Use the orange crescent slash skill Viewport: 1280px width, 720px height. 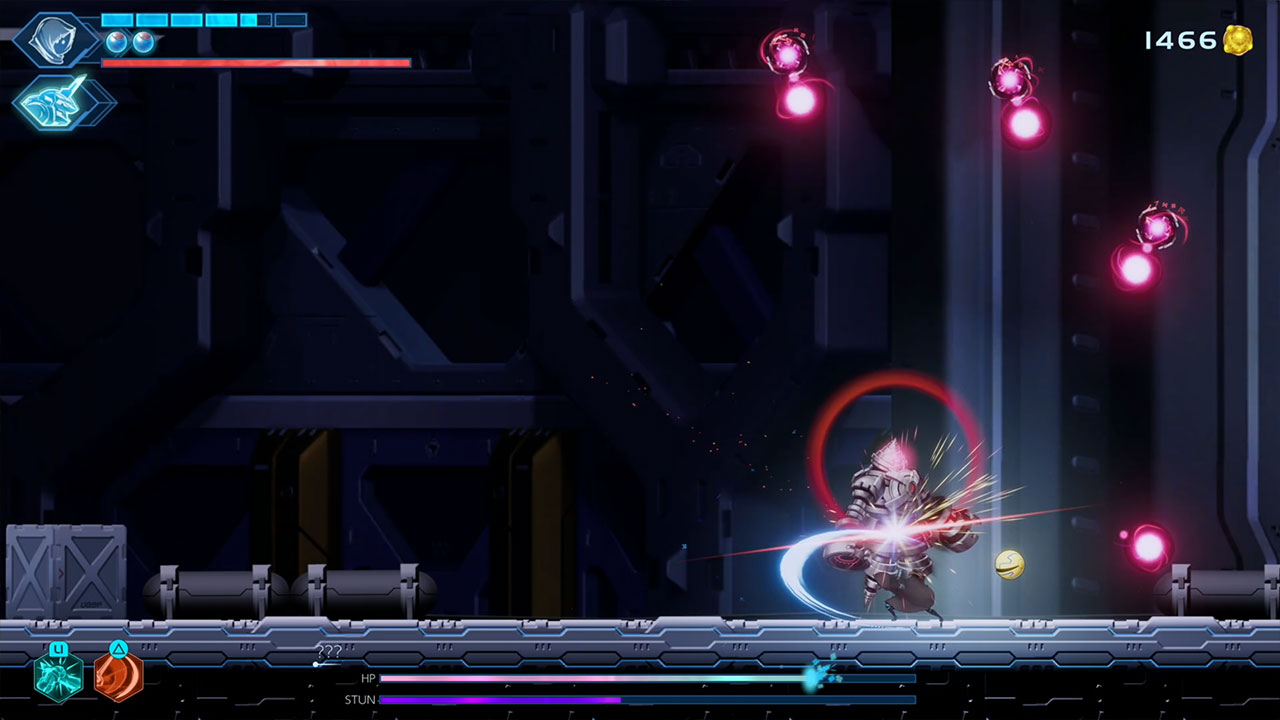118,677
